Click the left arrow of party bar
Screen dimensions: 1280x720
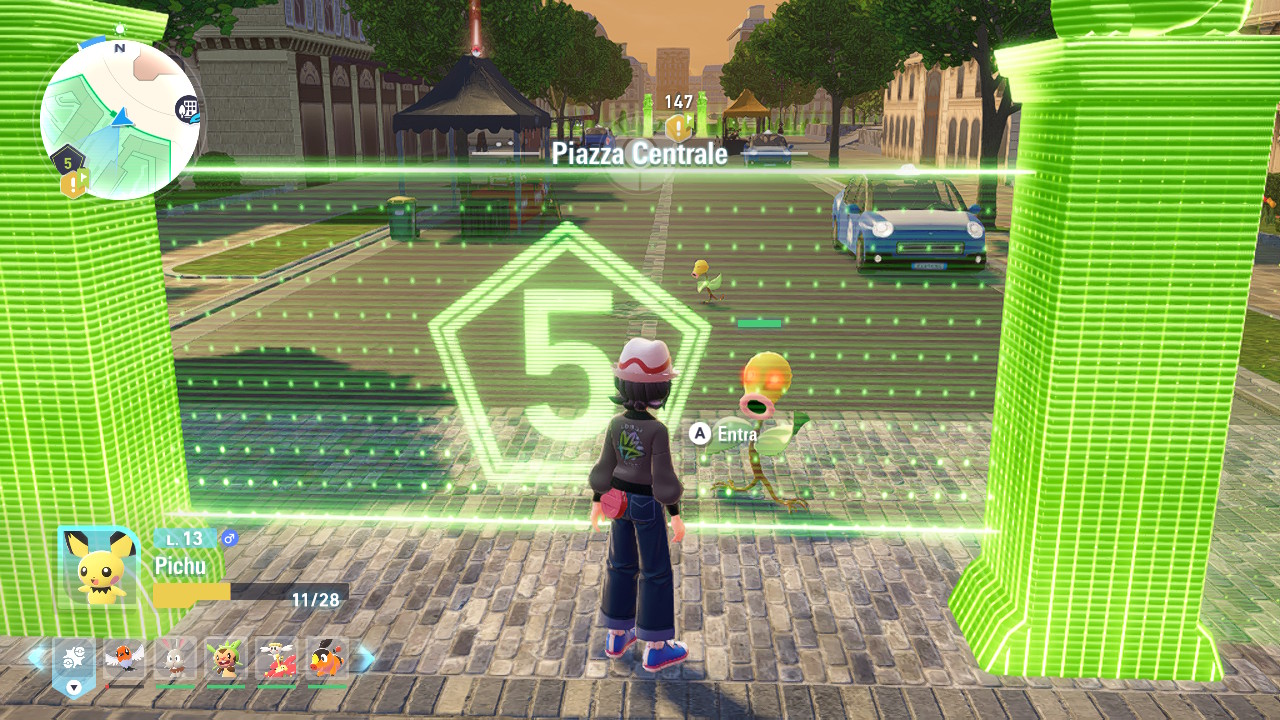tap(36, 659)
